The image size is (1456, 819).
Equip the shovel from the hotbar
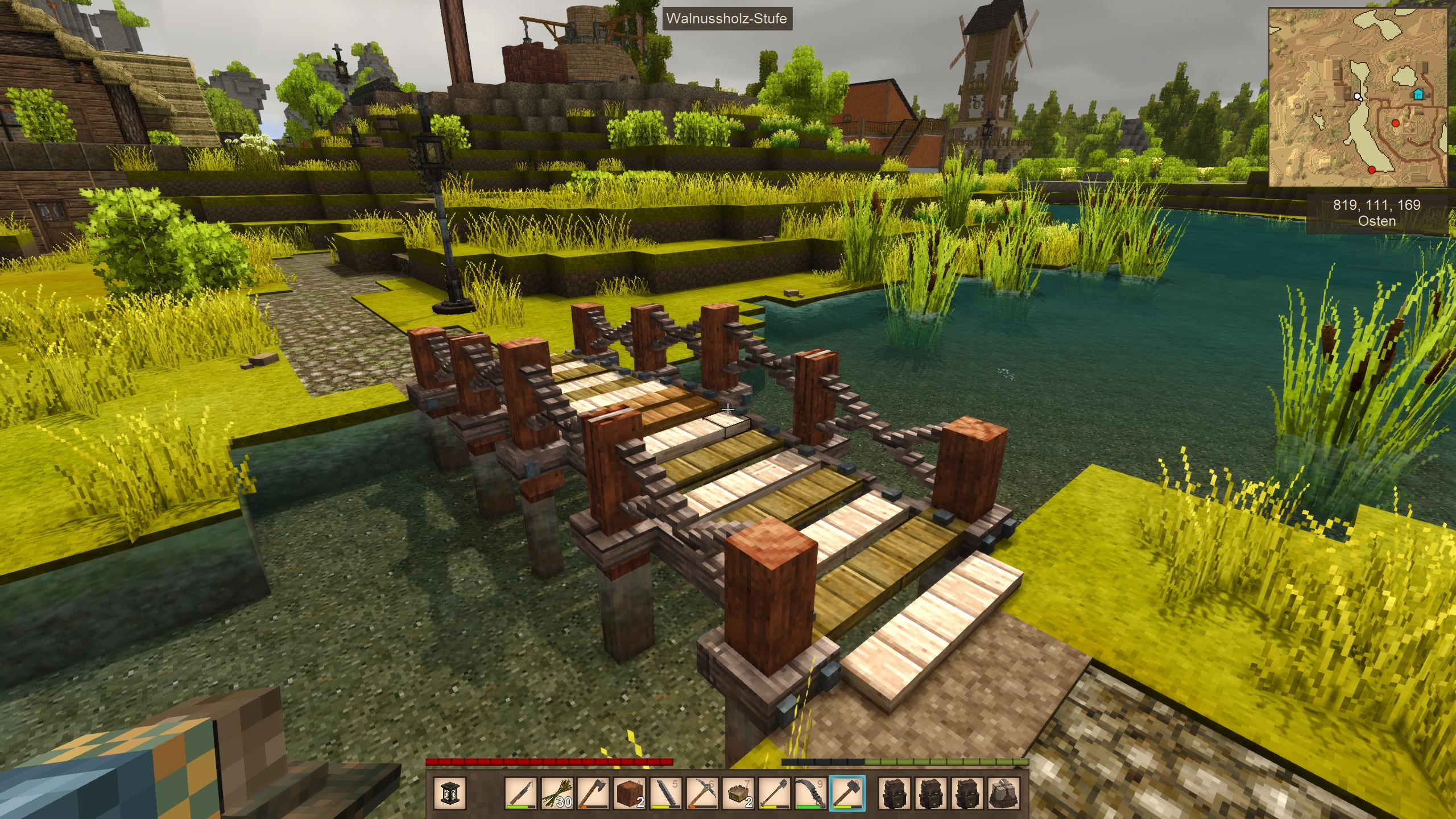tap(775, 793)
